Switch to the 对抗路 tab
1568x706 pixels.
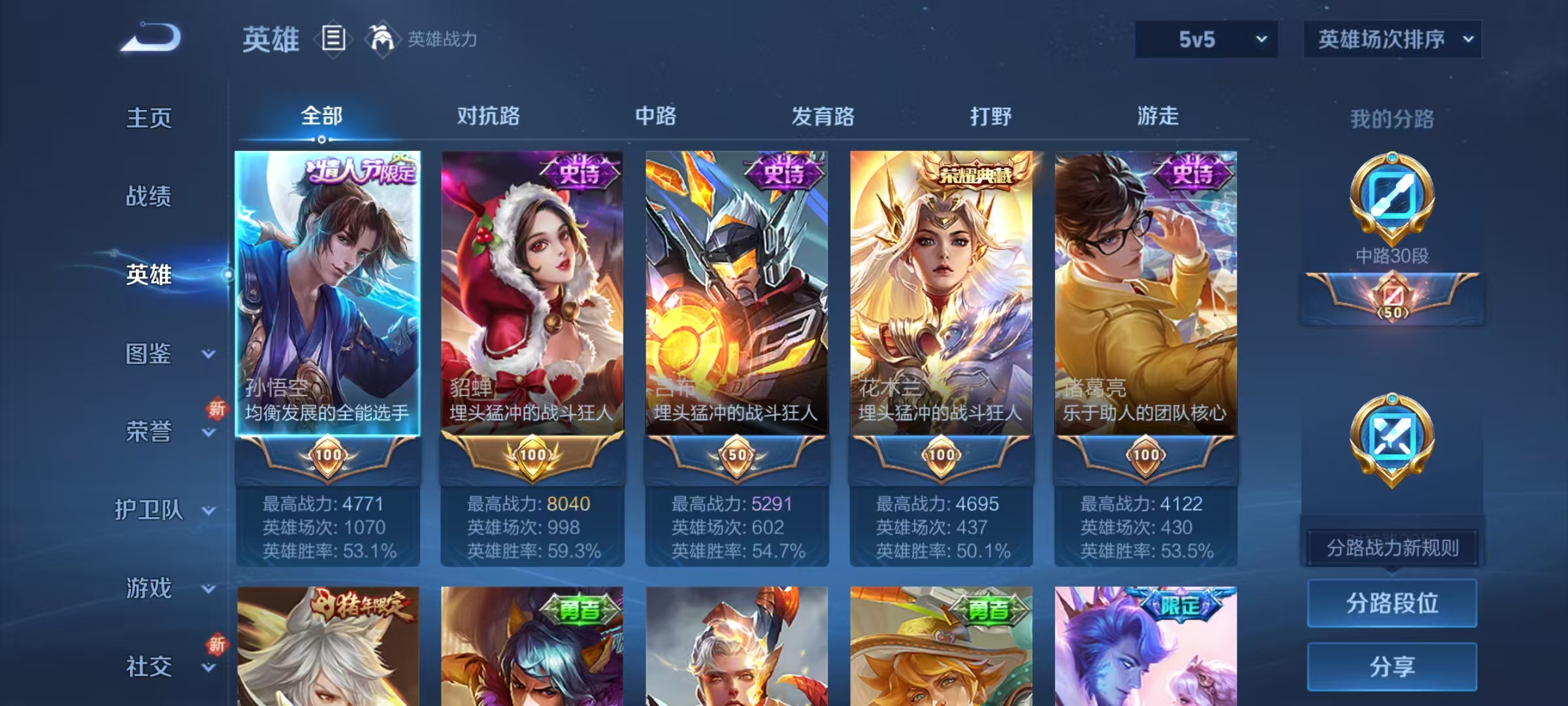[488, 116]
